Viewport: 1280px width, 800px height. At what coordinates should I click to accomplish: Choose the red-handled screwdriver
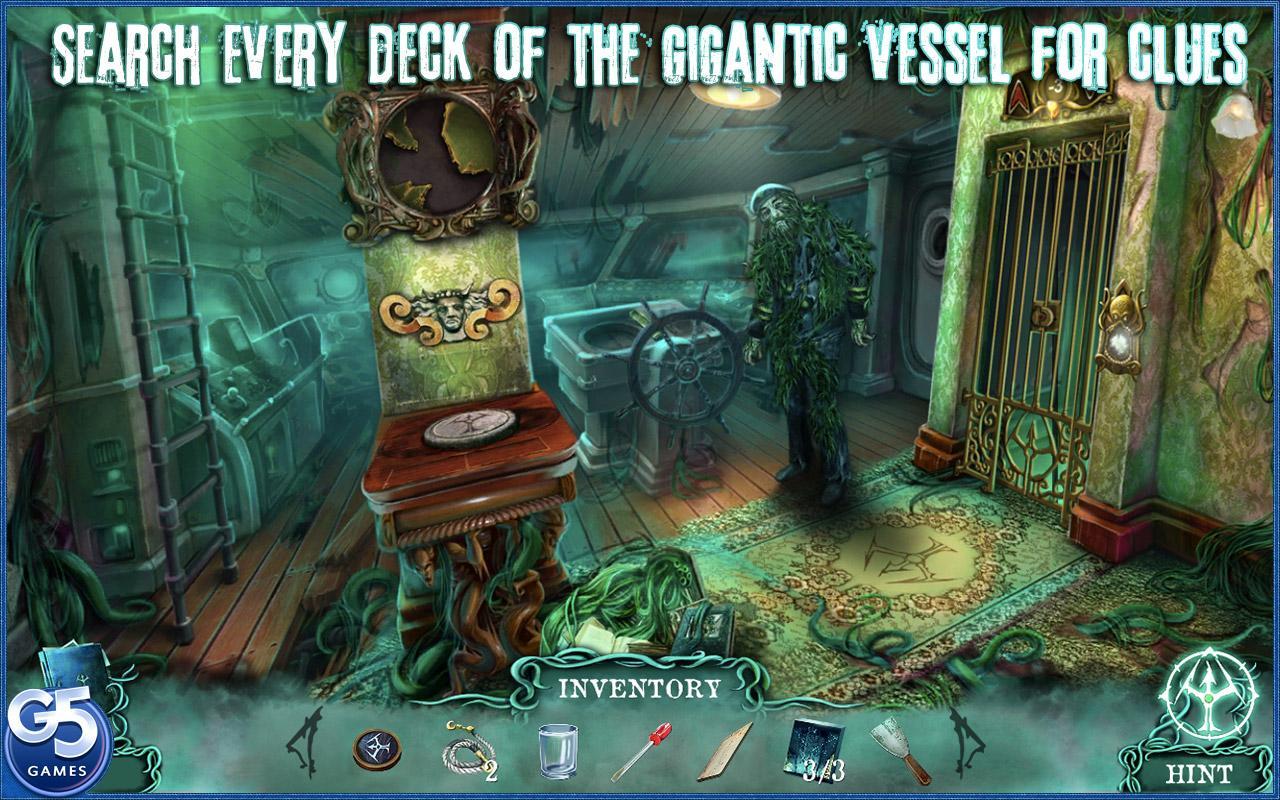pos(640,751)
